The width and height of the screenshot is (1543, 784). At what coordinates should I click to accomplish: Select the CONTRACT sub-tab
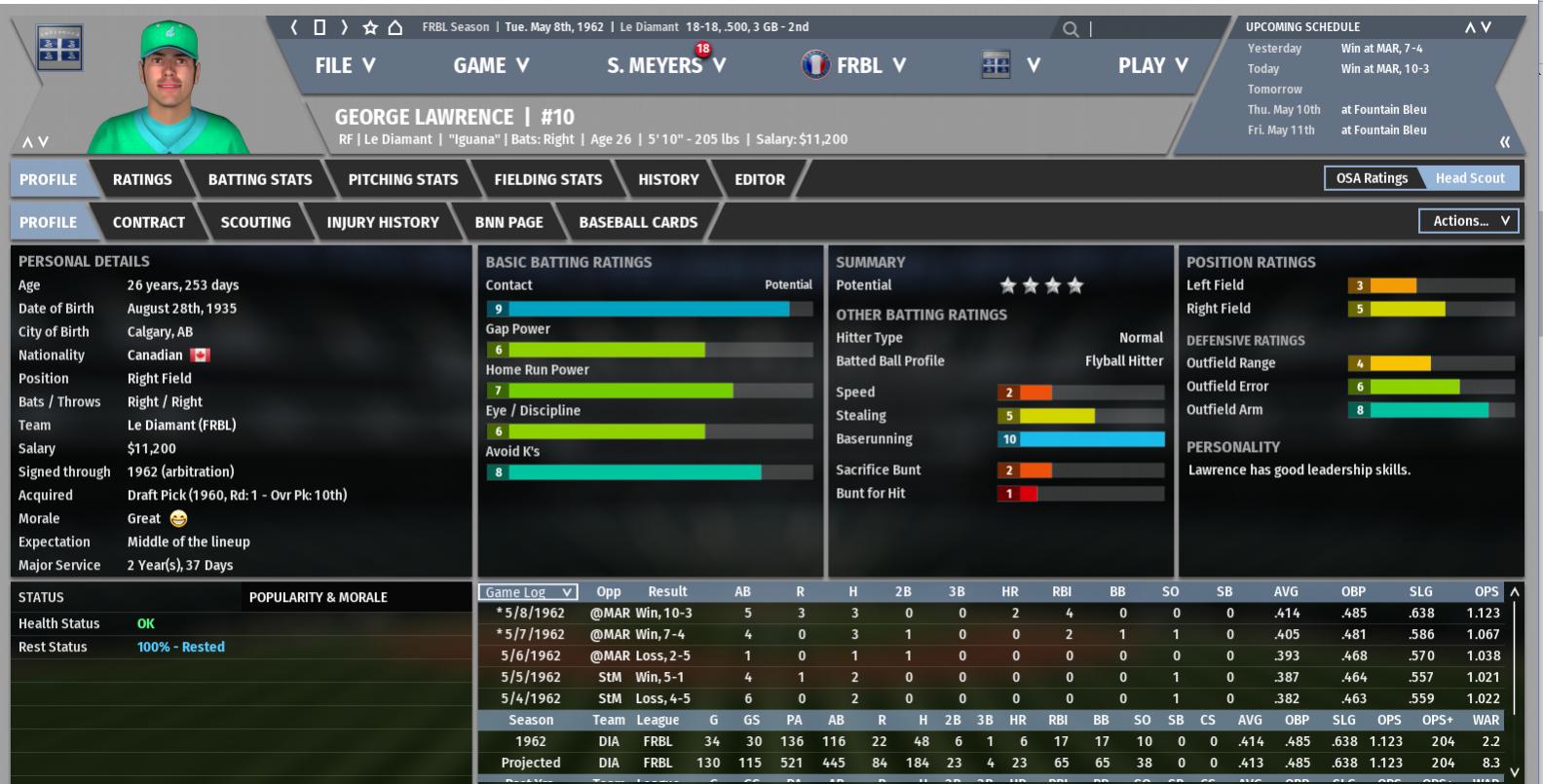point(148,222)
